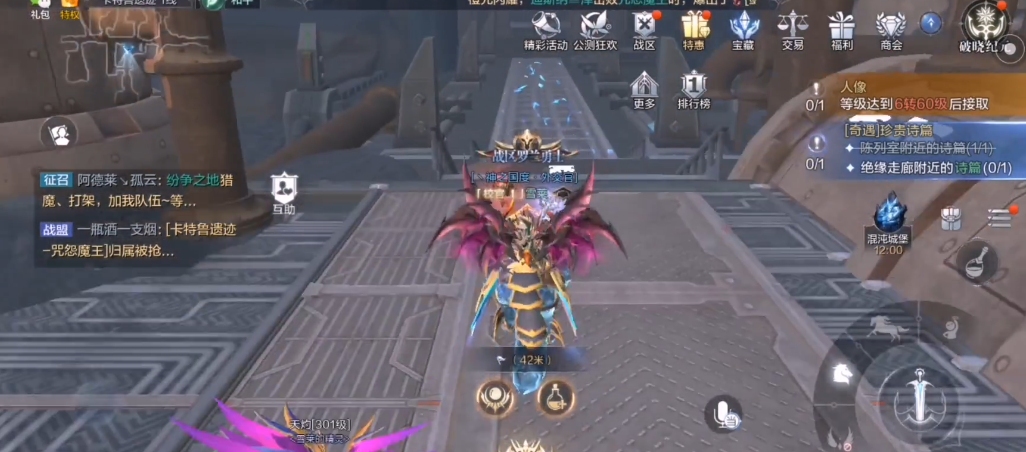Open the 福利 welfare gift box
This screenshot has width=1026, height=452.
pyautogui.click(x=841, y=30)
